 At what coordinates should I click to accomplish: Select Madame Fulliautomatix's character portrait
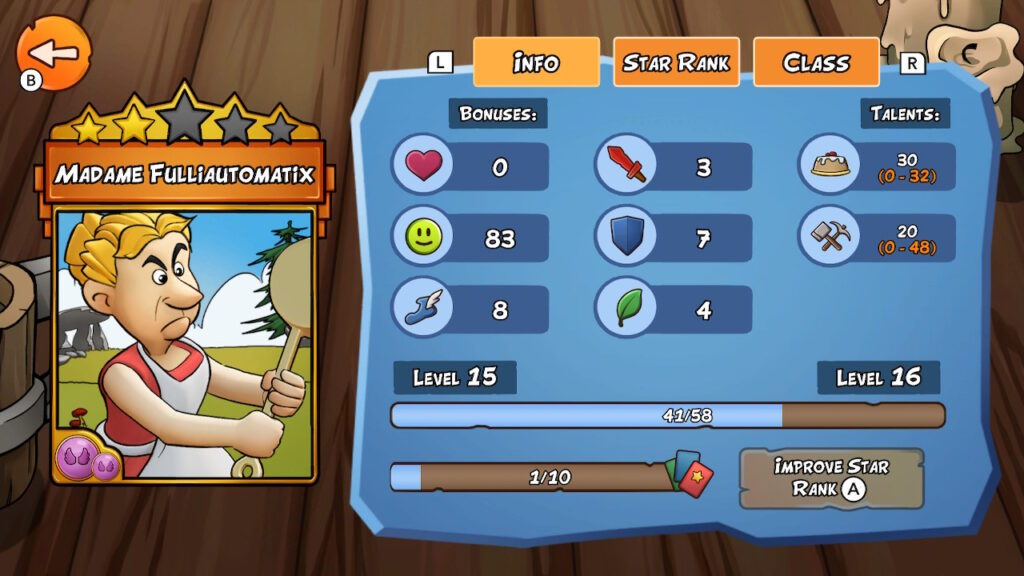click(185, 340)
